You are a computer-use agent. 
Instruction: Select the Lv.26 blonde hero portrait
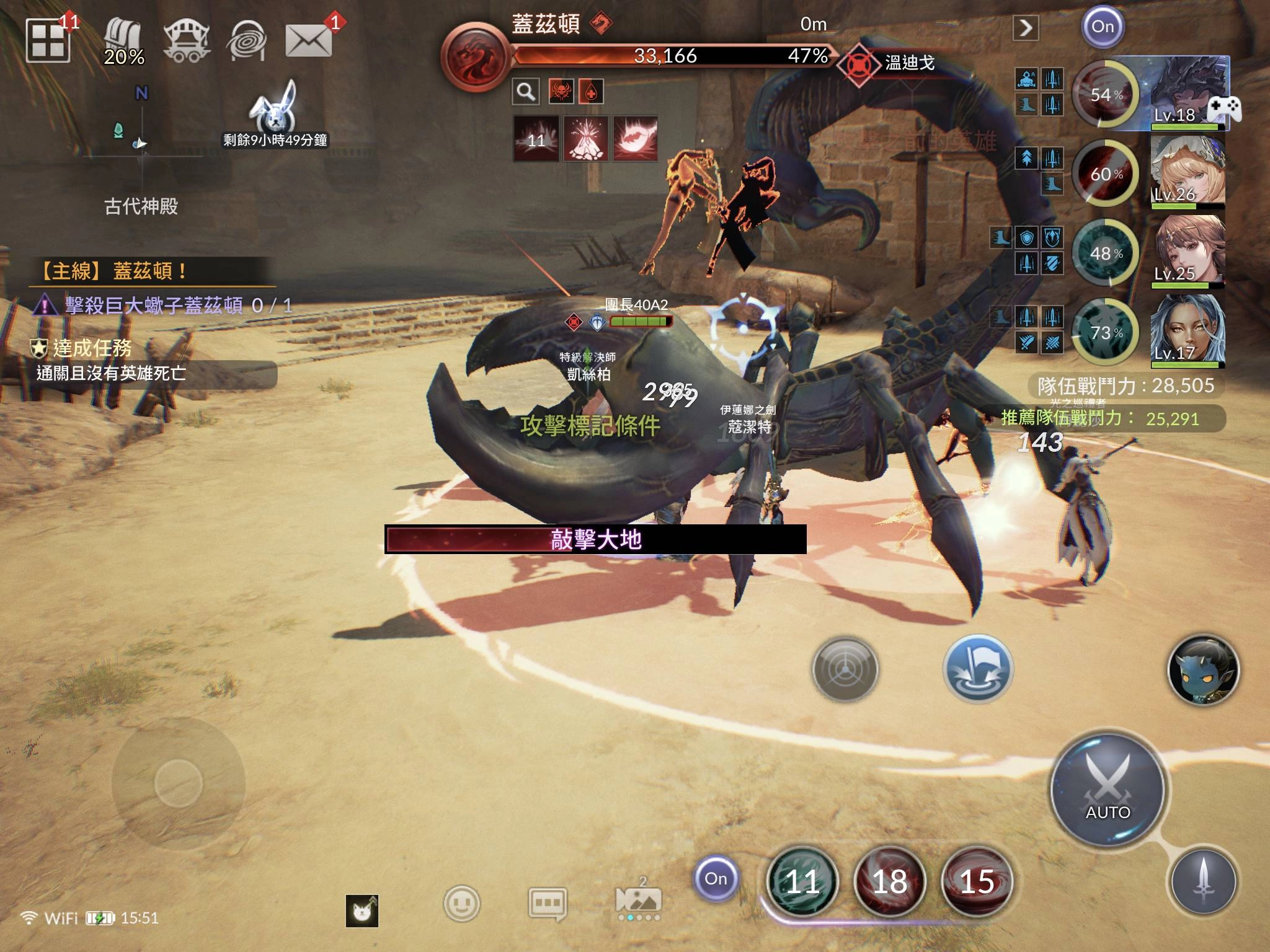[x=1188, y=171]
